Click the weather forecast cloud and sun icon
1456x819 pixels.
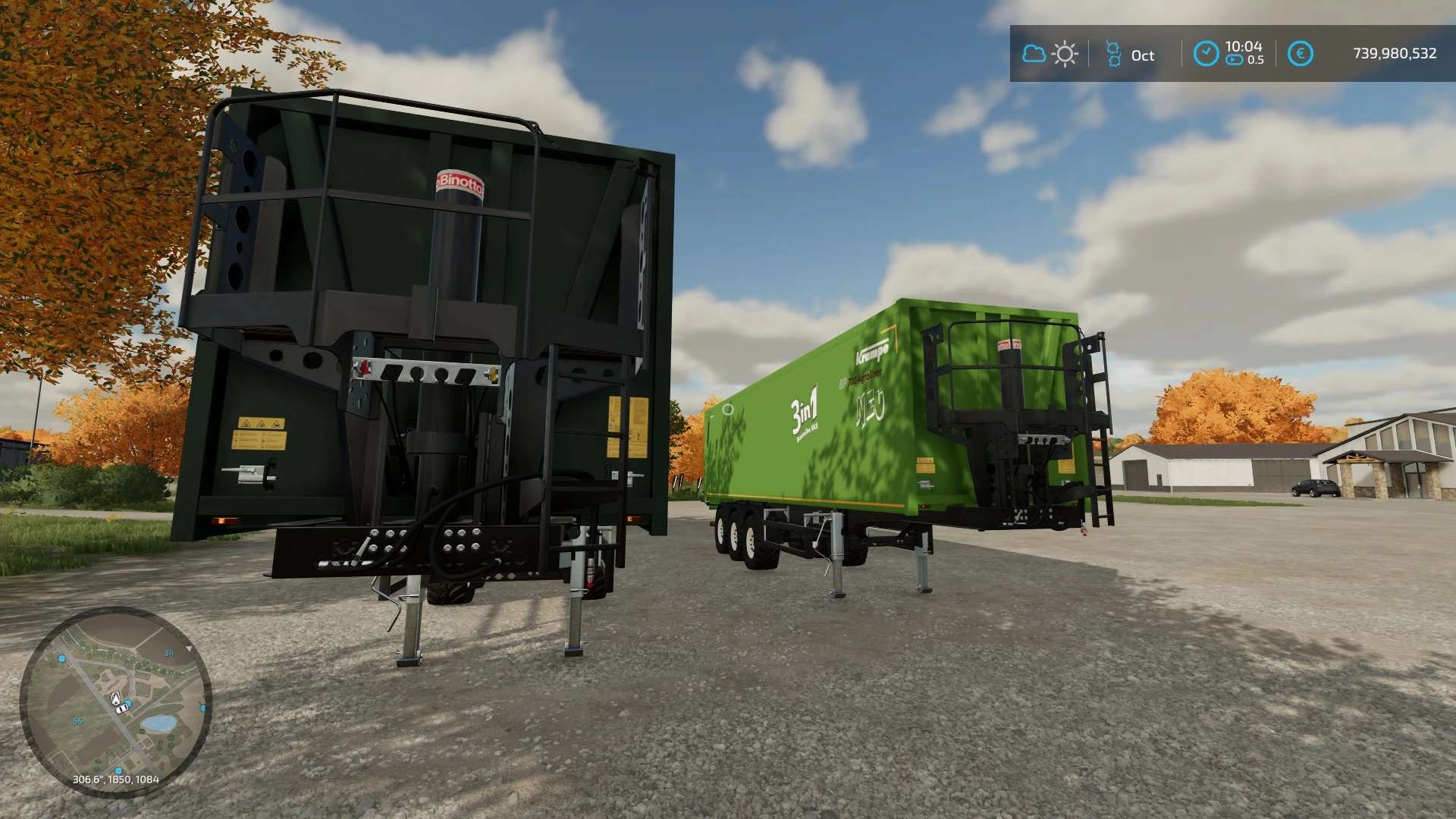click(x=1050, y=54)
